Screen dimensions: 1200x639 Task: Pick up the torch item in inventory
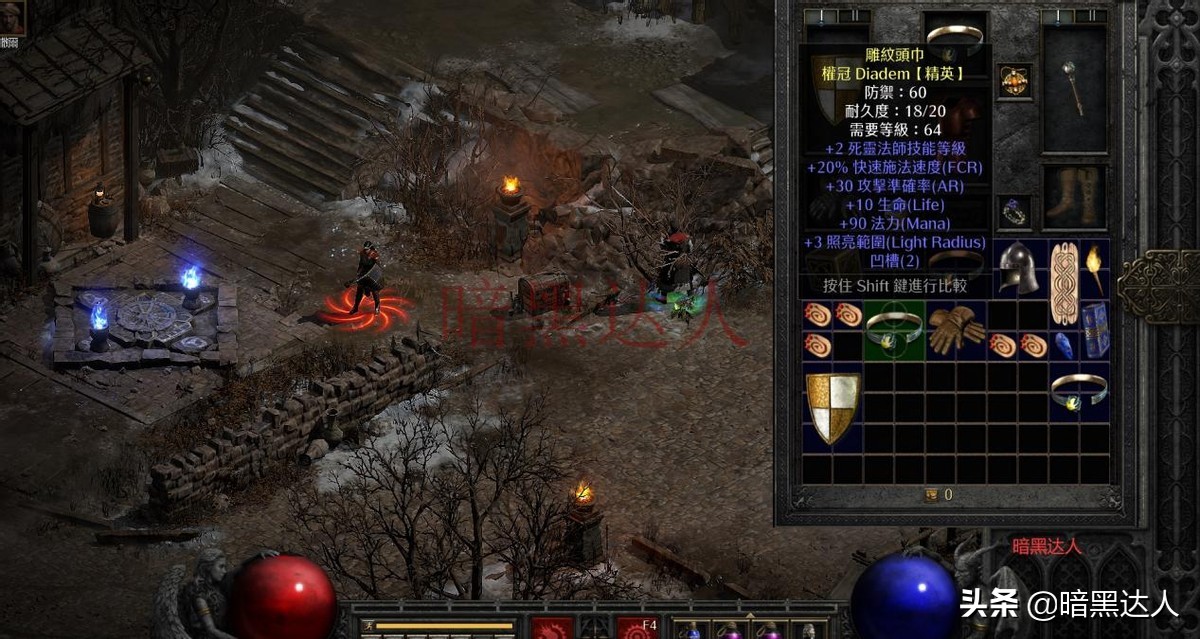(1094, 266)
